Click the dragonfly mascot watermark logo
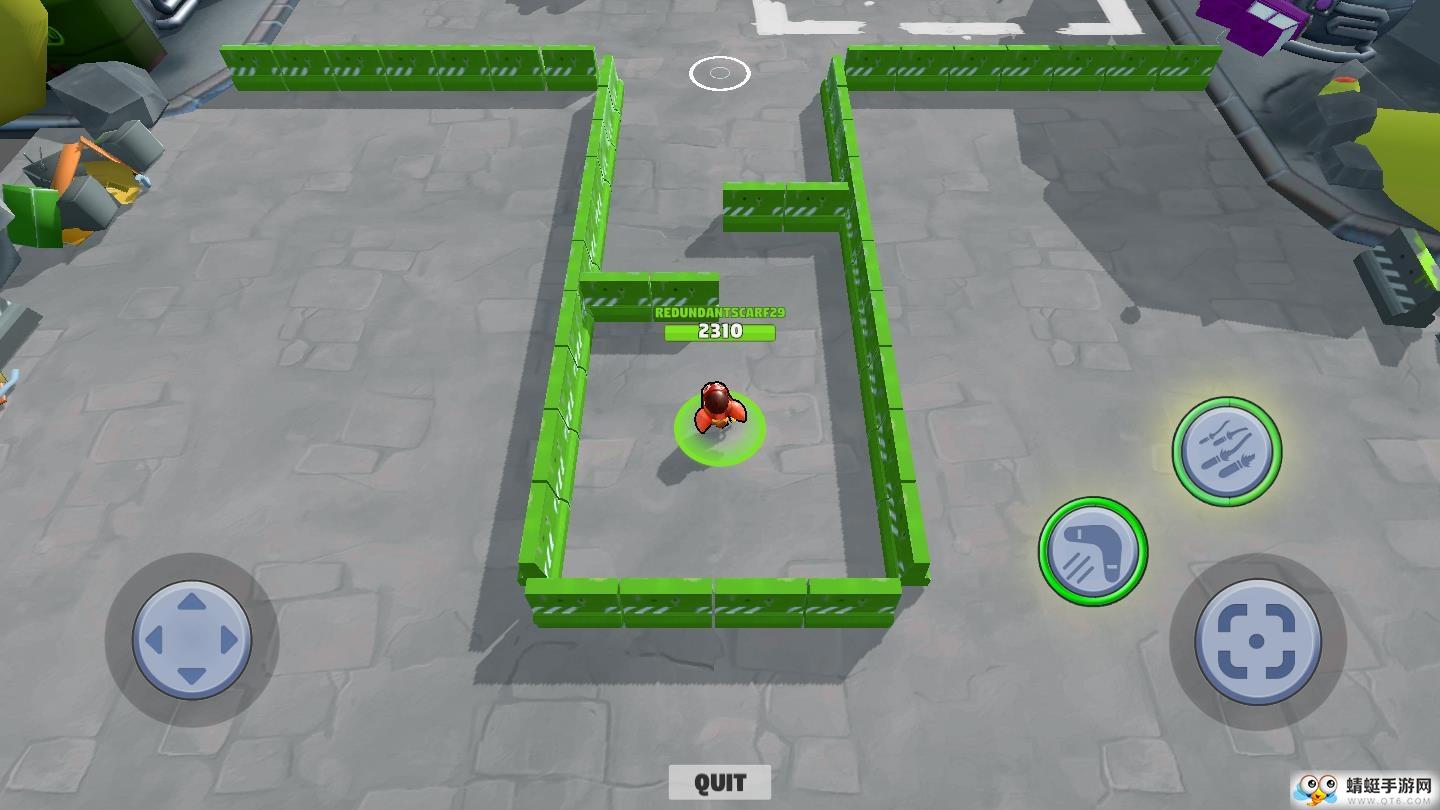The height and width of the screenshot is (810, 1440). click(1318, 788)
